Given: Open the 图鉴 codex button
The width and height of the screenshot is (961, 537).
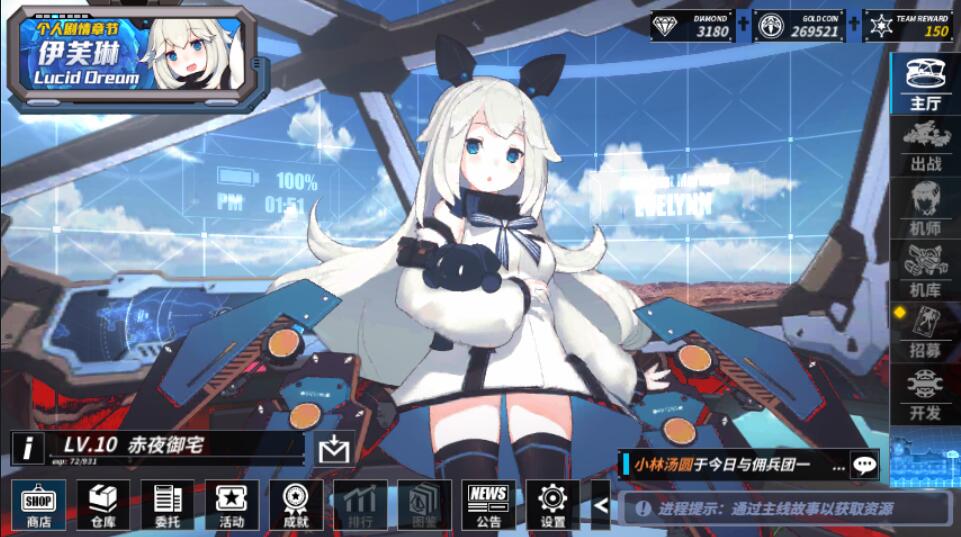Looking at the screenshot, I should [x=424, y=504].
